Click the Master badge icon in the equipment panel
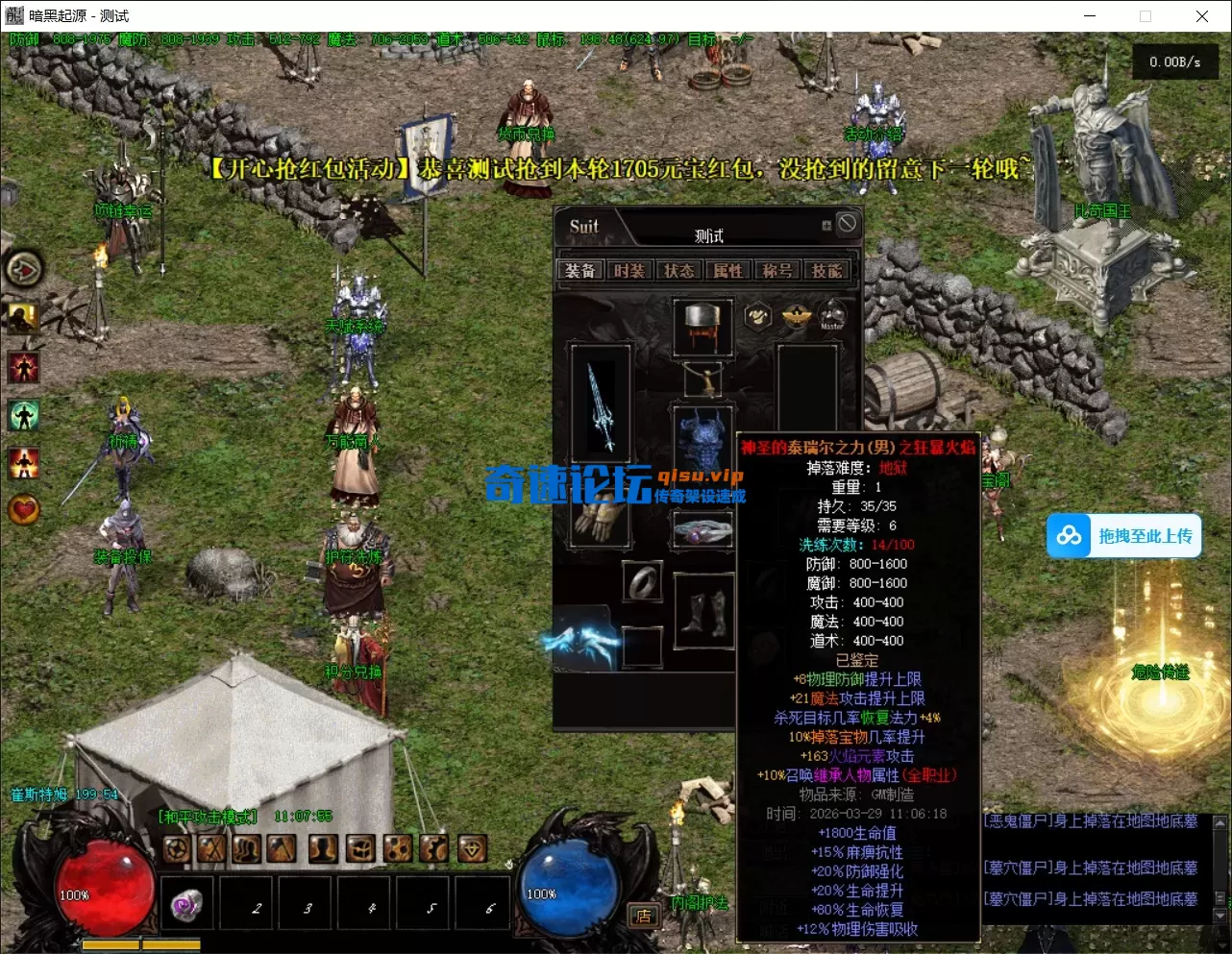 (831, 315)
